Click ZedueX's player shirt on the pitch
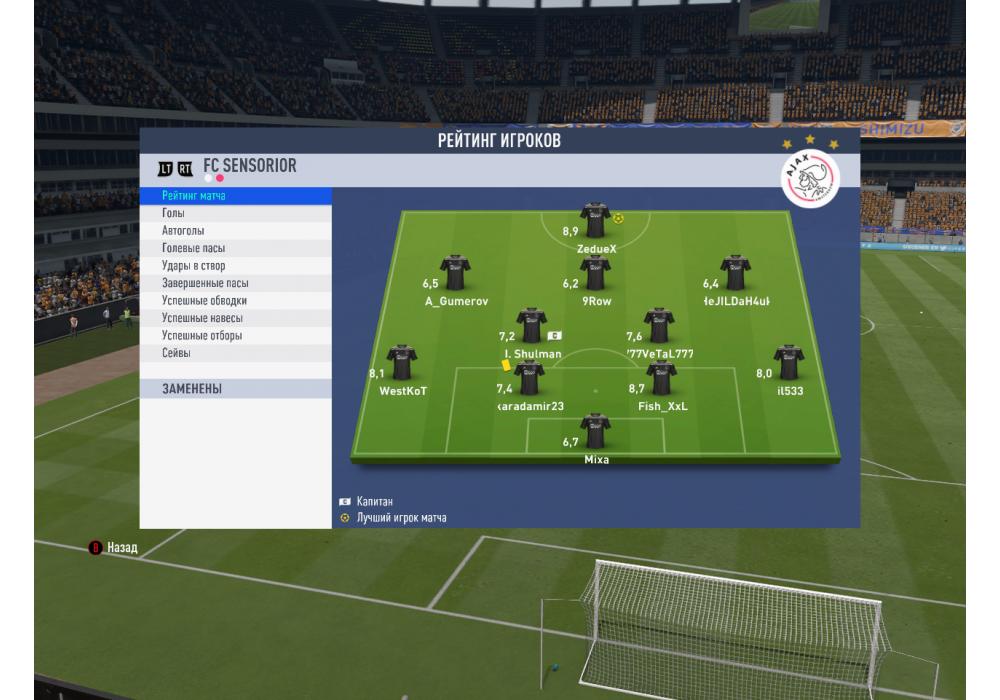This screenshot has height=700, width=1000. tap(595, 220)
